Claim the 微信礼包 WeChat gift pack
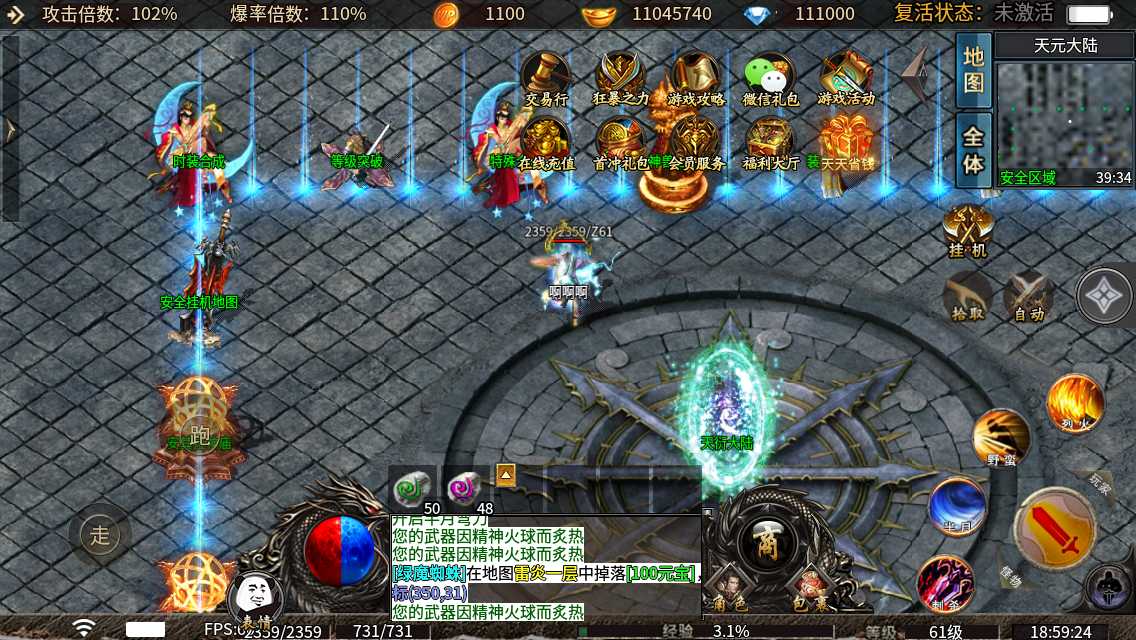Image resolution: width=1136 pixels, height=640 pixels. (x=770, y=78)
